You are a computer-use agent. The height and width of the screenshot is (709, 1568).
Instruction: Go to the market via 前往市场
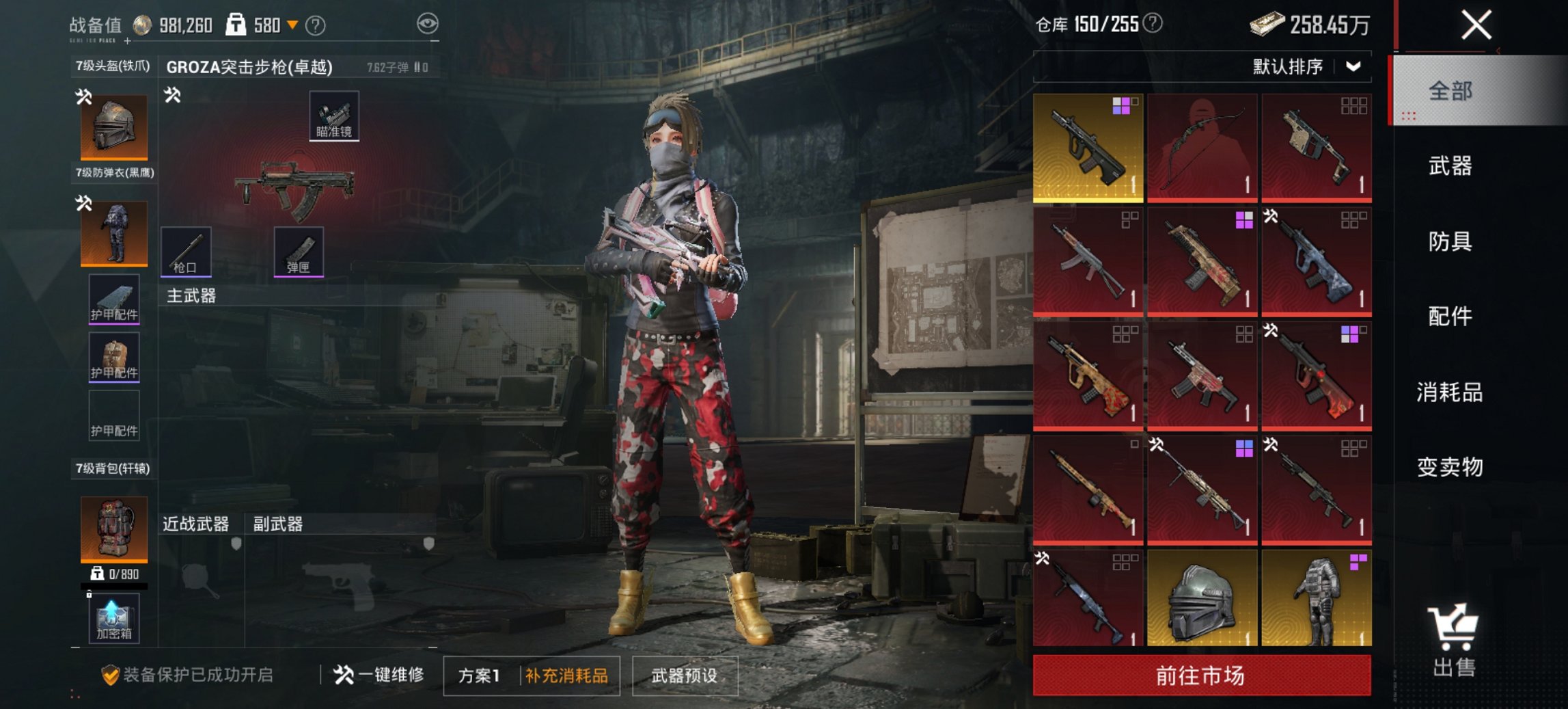(x=1201, y=675)
